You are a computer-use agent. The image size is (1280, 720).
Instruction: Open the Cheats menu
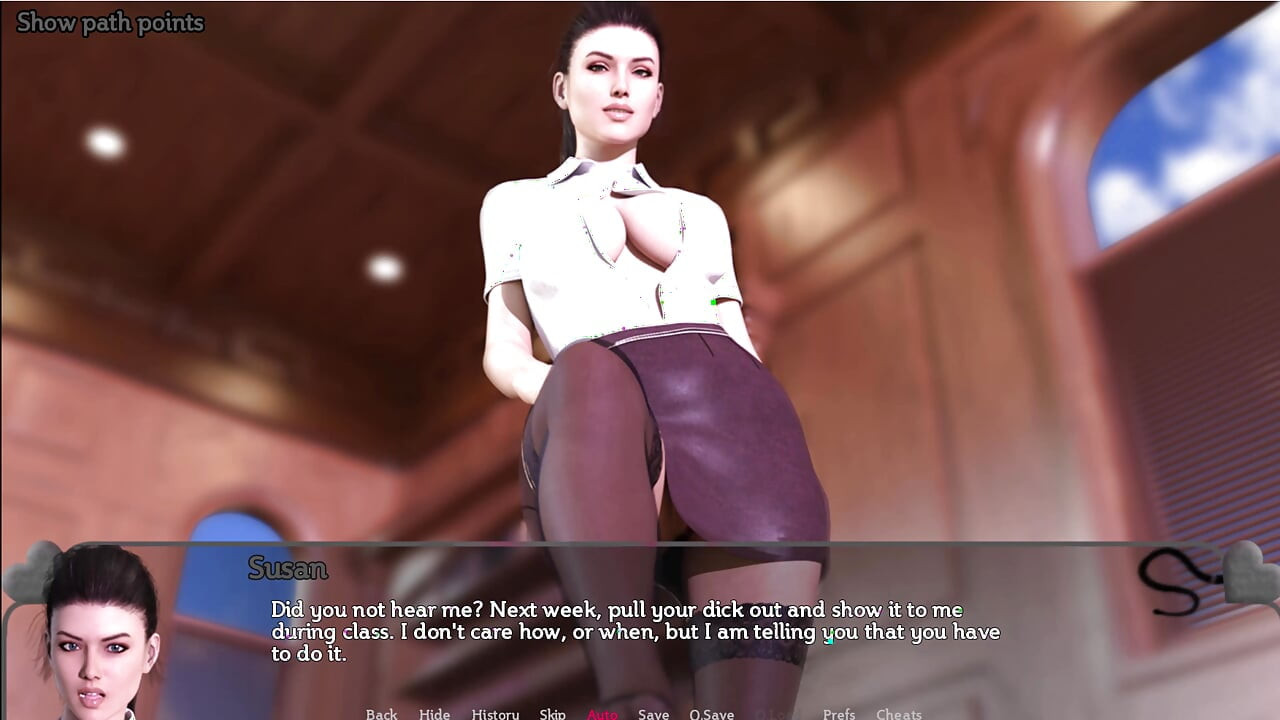pos(898,714)
